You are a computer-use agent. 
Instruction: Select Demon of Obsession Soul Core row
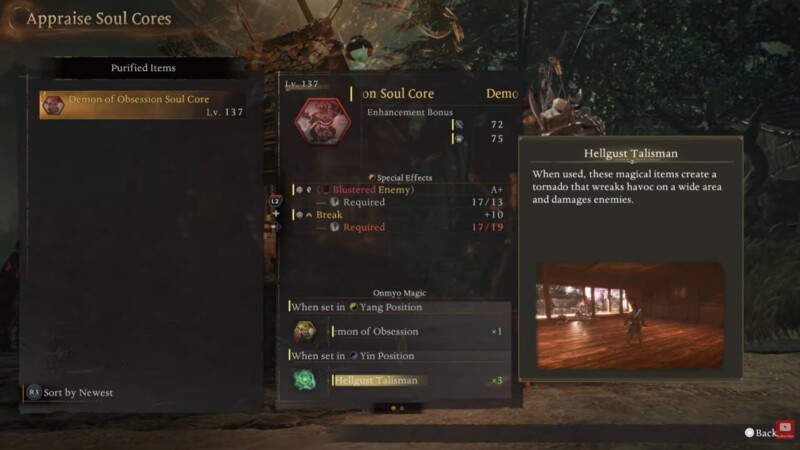141,105
